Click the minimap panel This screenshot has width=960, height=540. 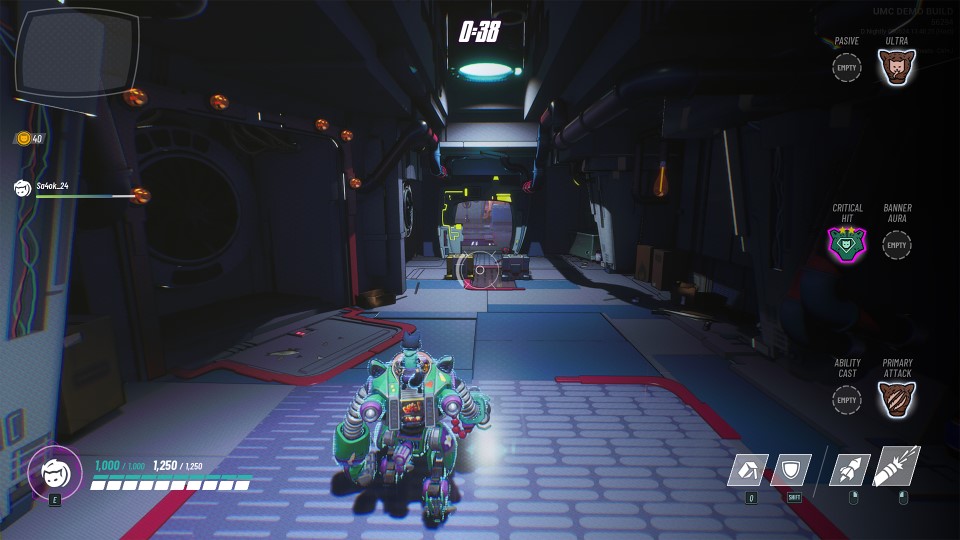coord(76,52)
